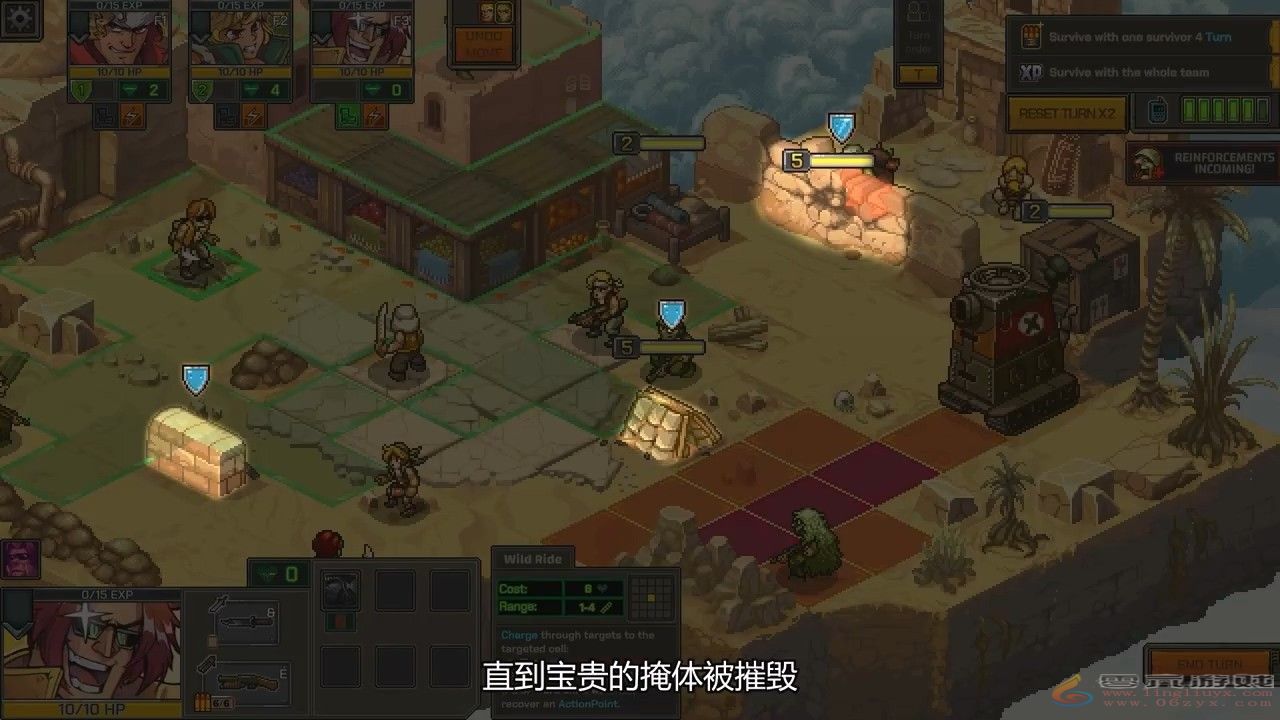This screenshot has height=720, width=1280.
Task: Toggle the movement icon under F2's portrait
Action: point(226,114)
